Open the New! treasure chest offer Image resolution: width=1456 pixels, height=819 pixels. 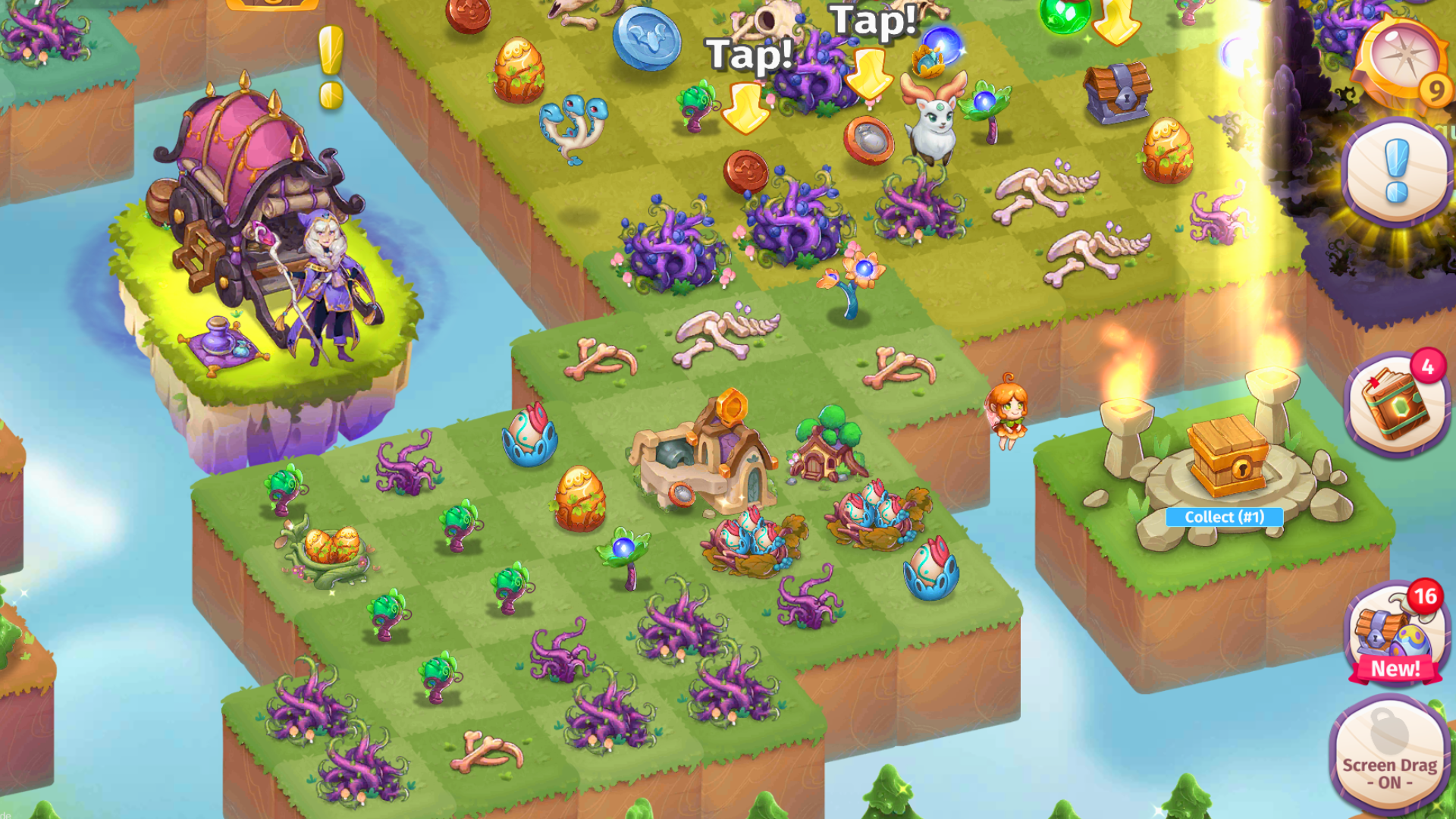1395,635
